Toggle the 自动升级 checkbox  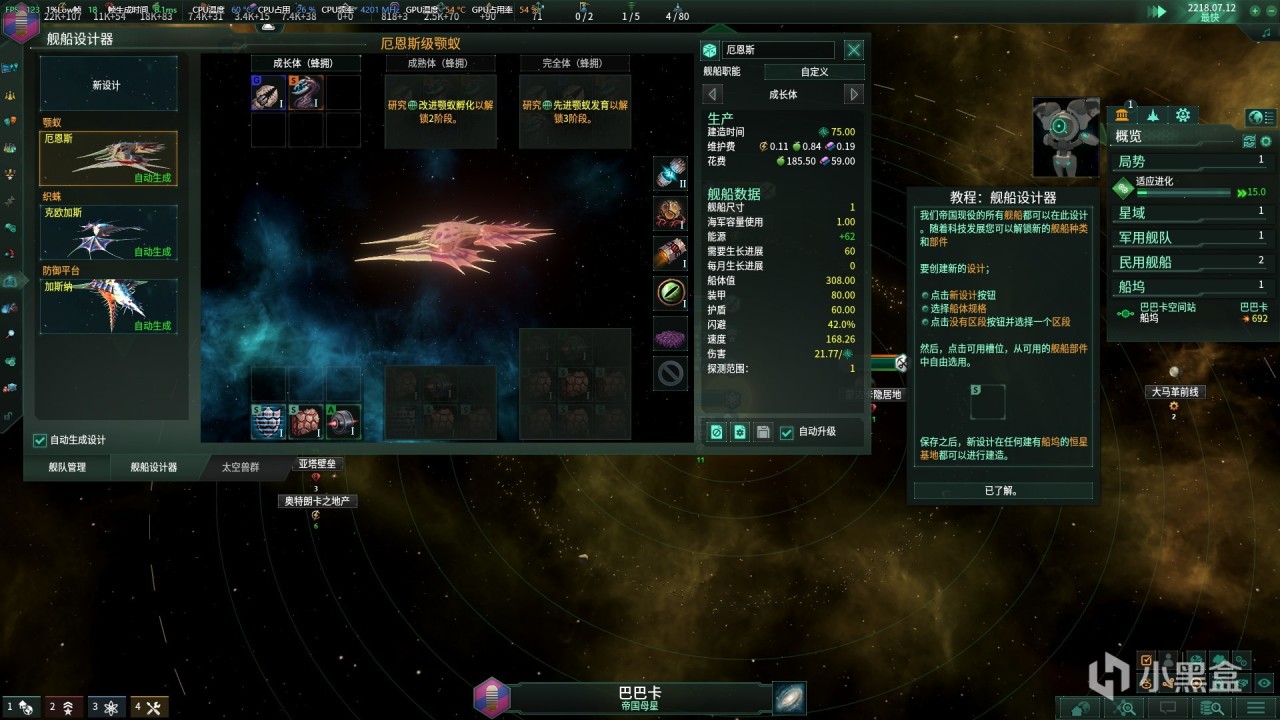click(787, 432)
